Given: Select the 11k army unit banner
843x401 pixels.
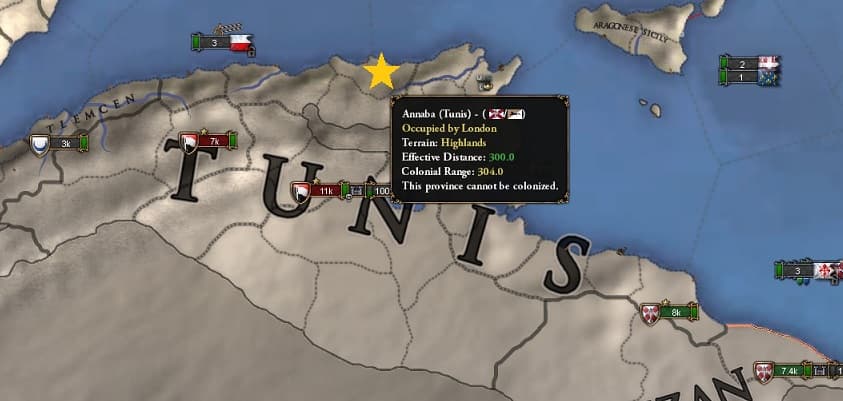Looking at the screenshot, I should tap(318, 190).
